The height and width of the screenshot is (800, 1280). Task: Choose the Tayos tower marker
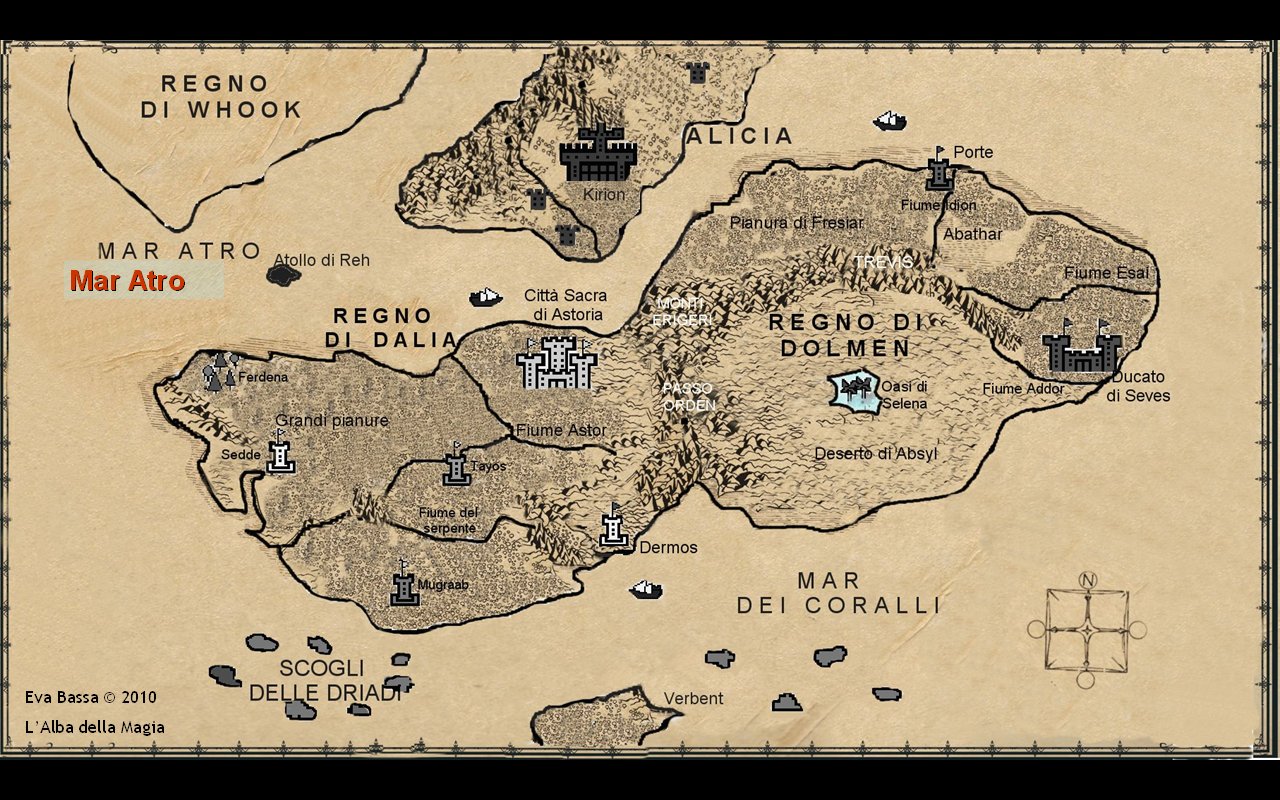[x=457, y=467]
